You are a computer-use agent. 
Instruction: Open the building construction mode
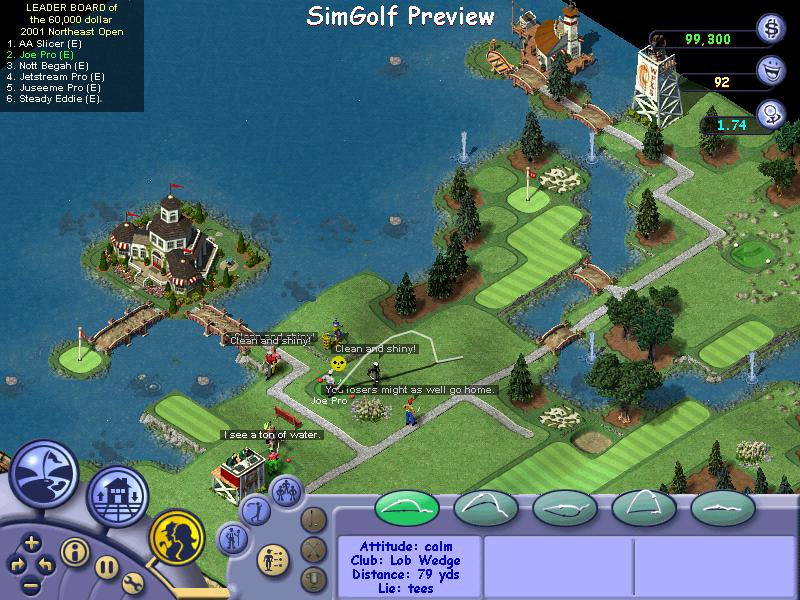[x=117, y=496]
